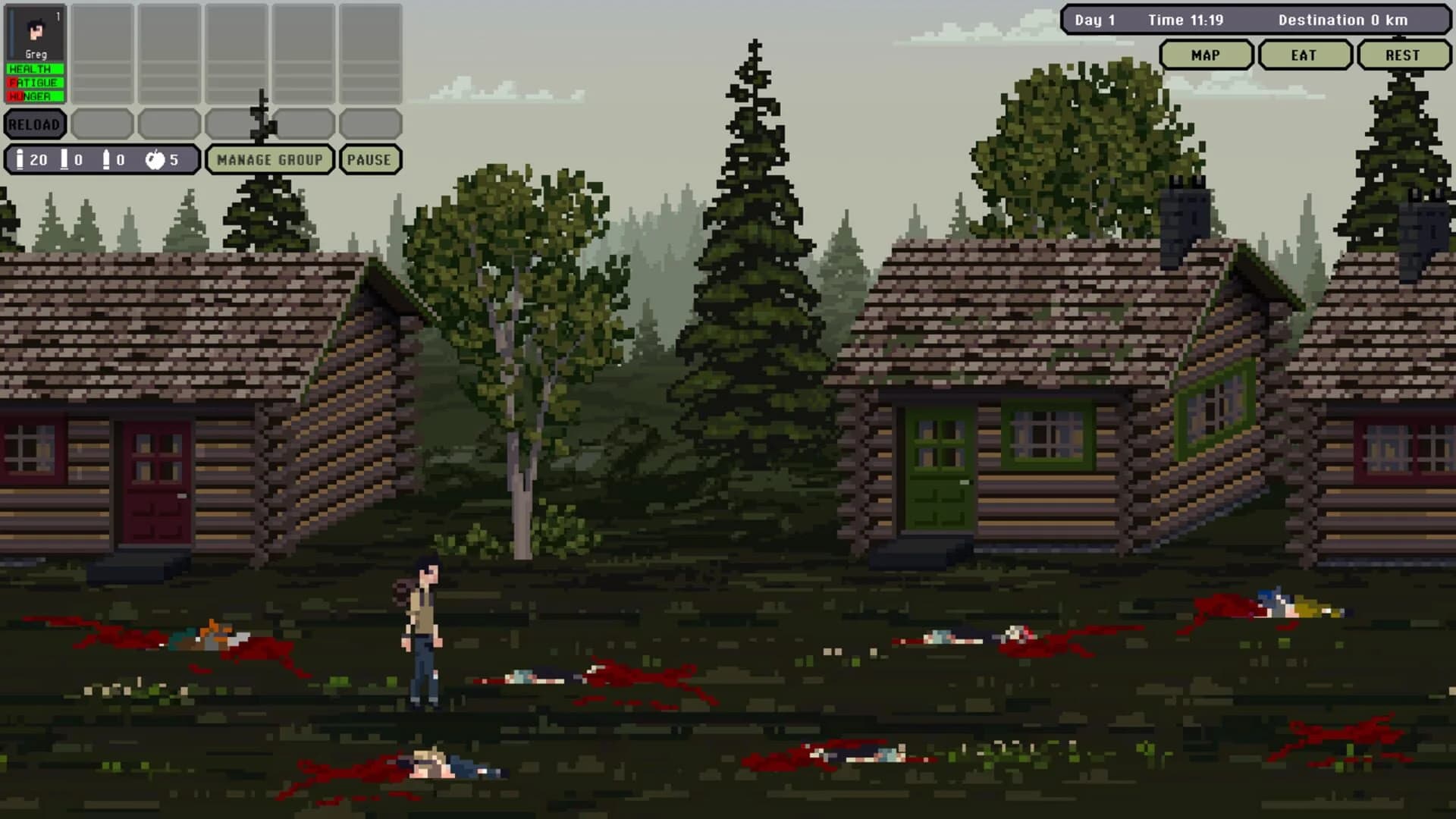
Task: Click the EAT button
Action: (x=1304, y=55)
